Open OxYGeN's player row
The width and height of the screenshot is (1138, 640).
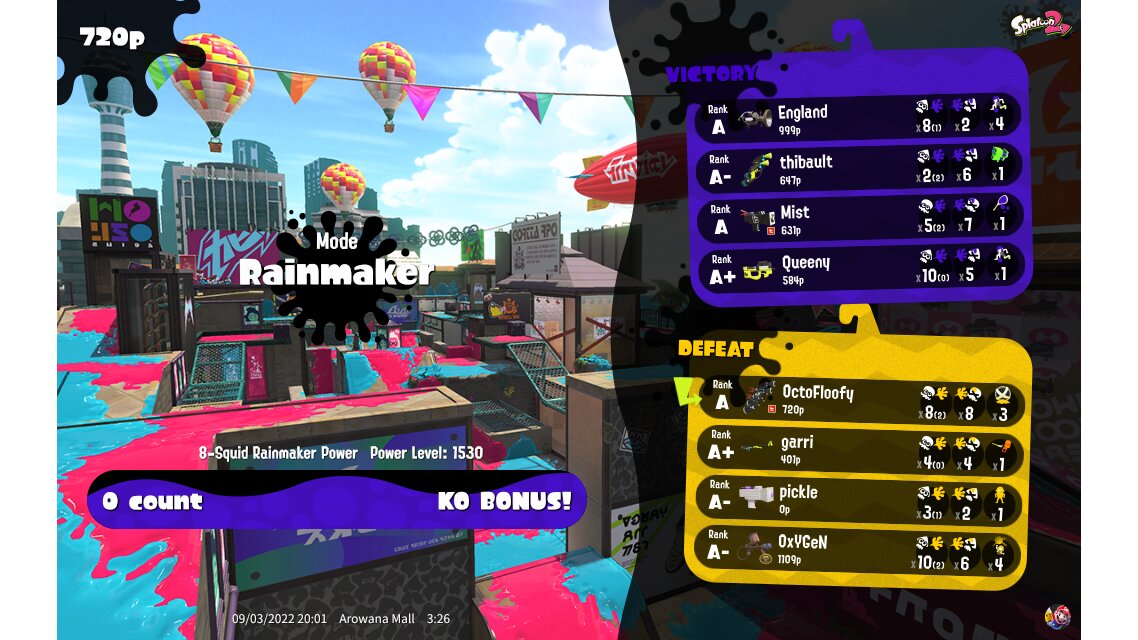(860, 548)
